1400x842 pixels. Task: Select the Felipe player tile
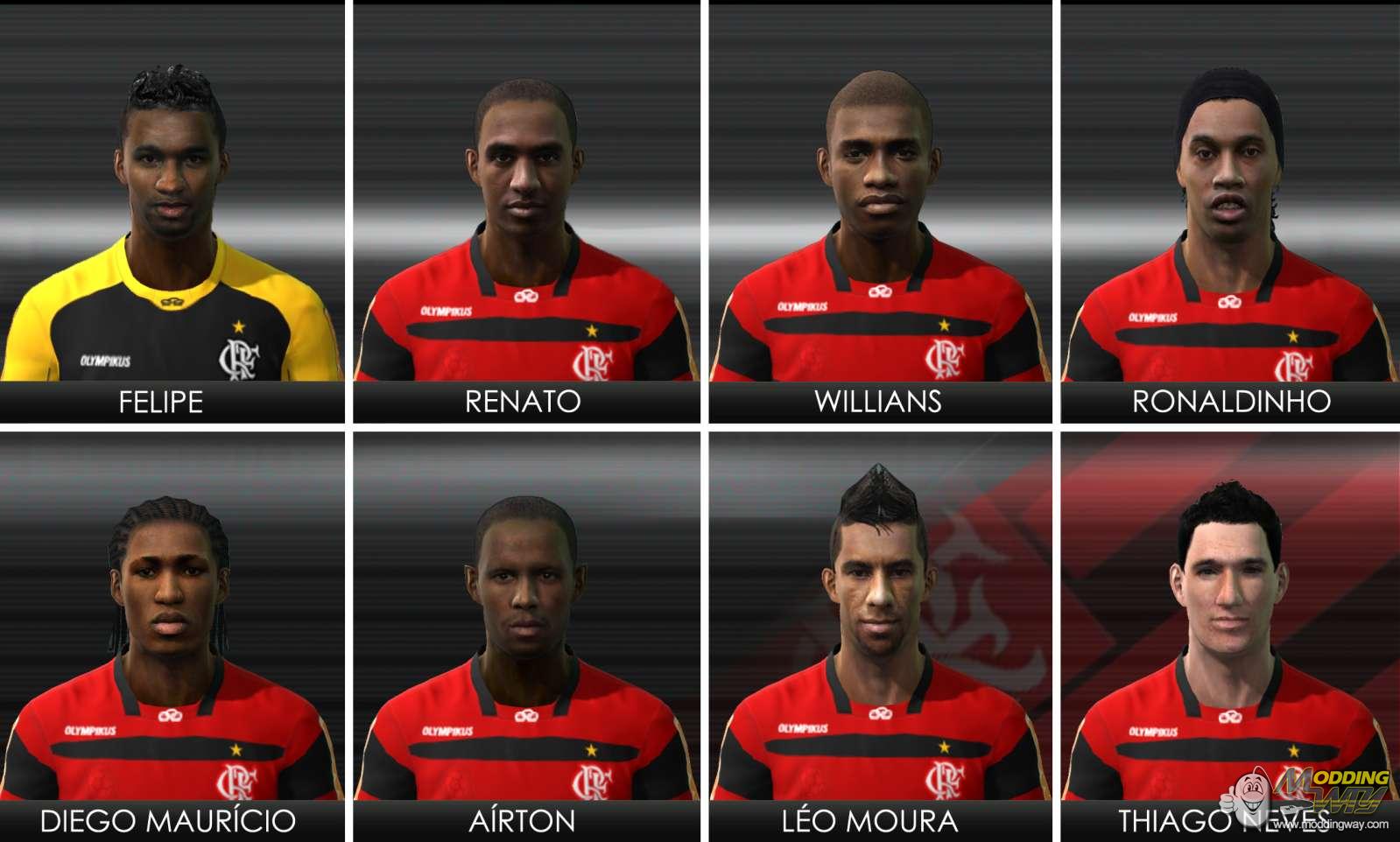(x=172, y=210)
